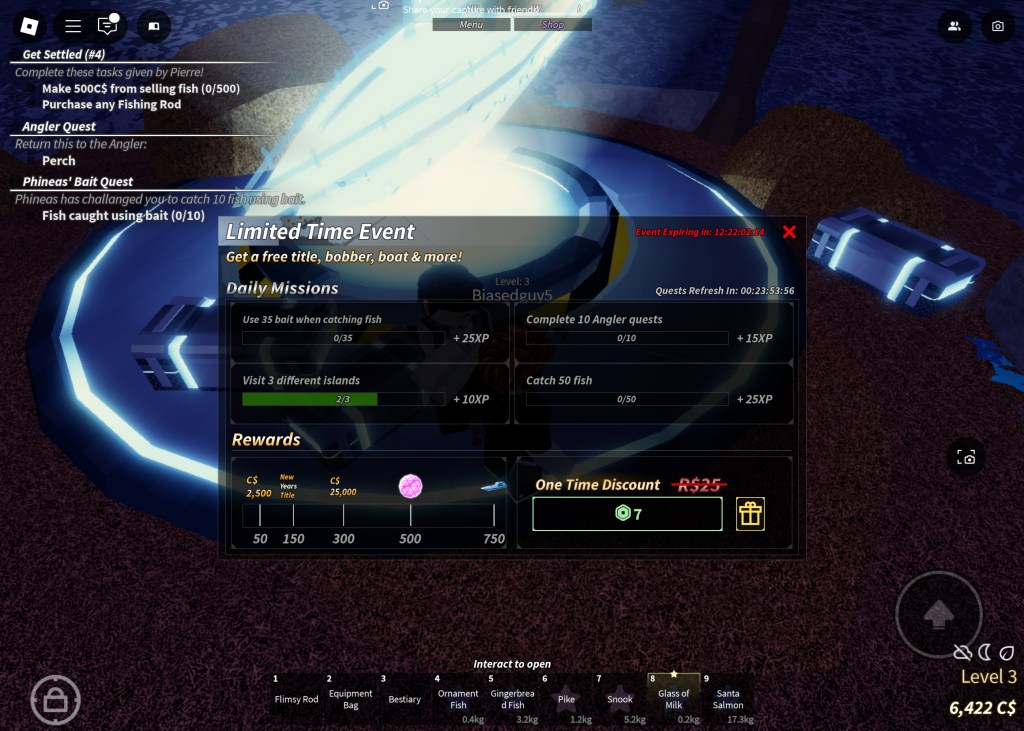
Task: Open the Menu button at top
Action: [x=471, y=25]
